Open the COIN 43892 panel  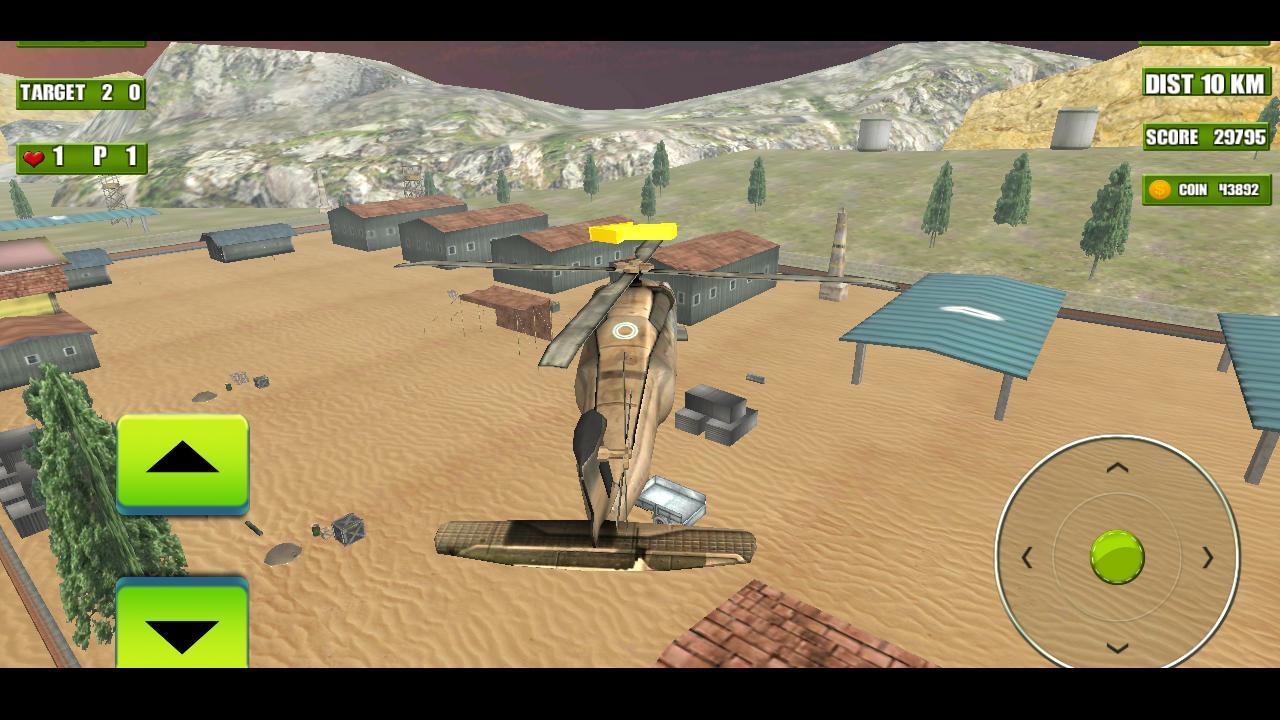pos(1205,189)
